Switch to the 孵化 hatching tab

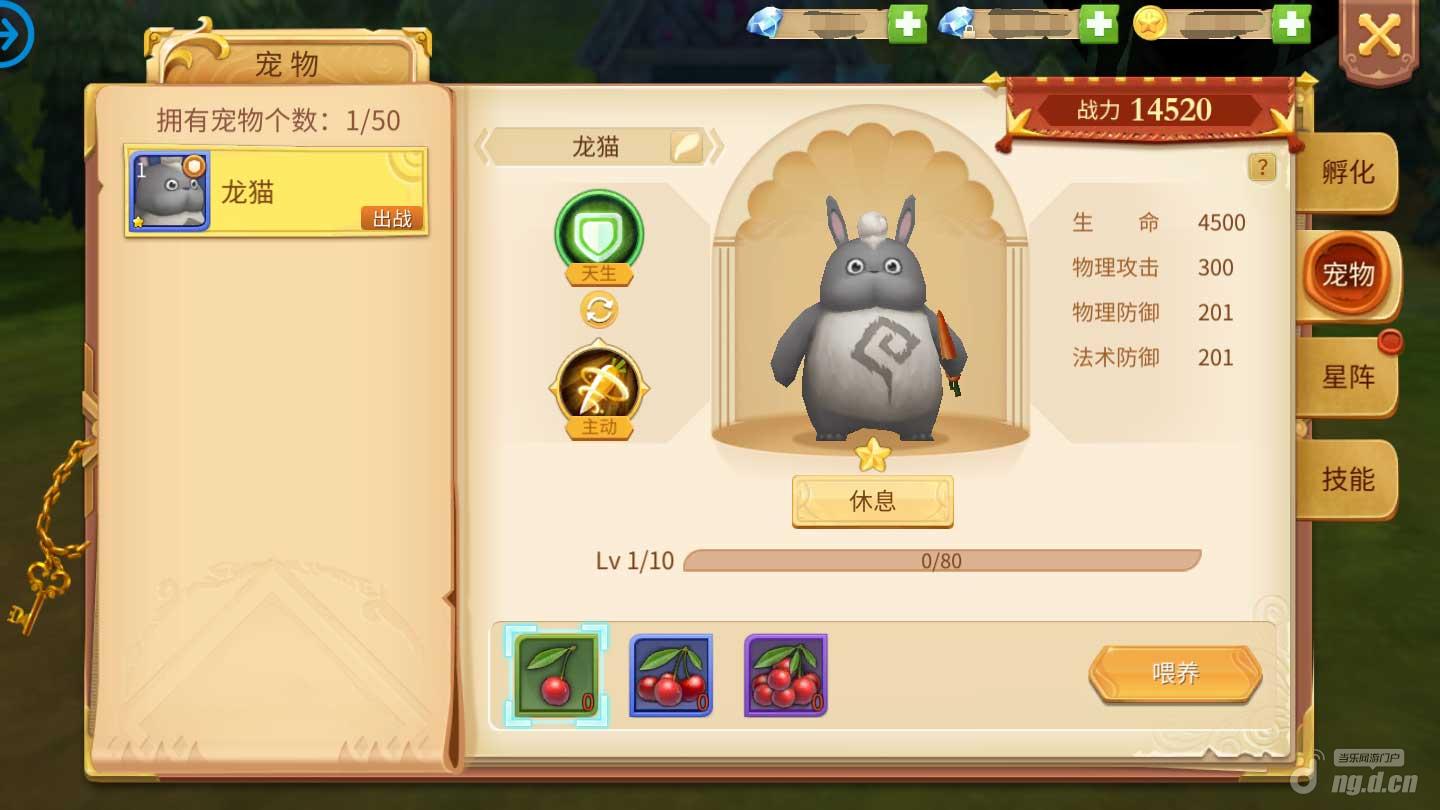click(x=1347, y=173)
